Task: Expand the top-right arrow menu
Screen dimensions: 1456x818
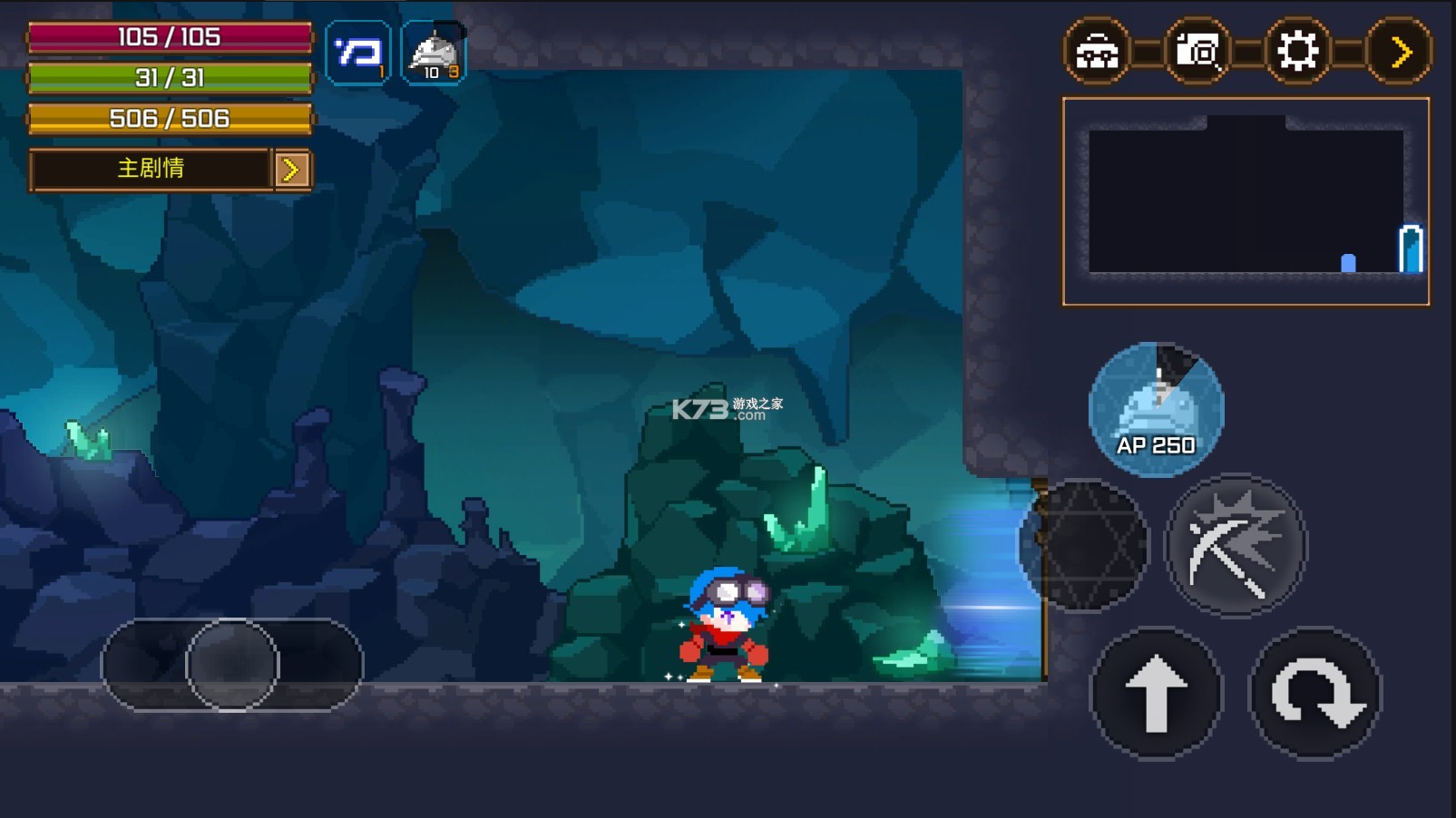Action: tap(1399, 51)
